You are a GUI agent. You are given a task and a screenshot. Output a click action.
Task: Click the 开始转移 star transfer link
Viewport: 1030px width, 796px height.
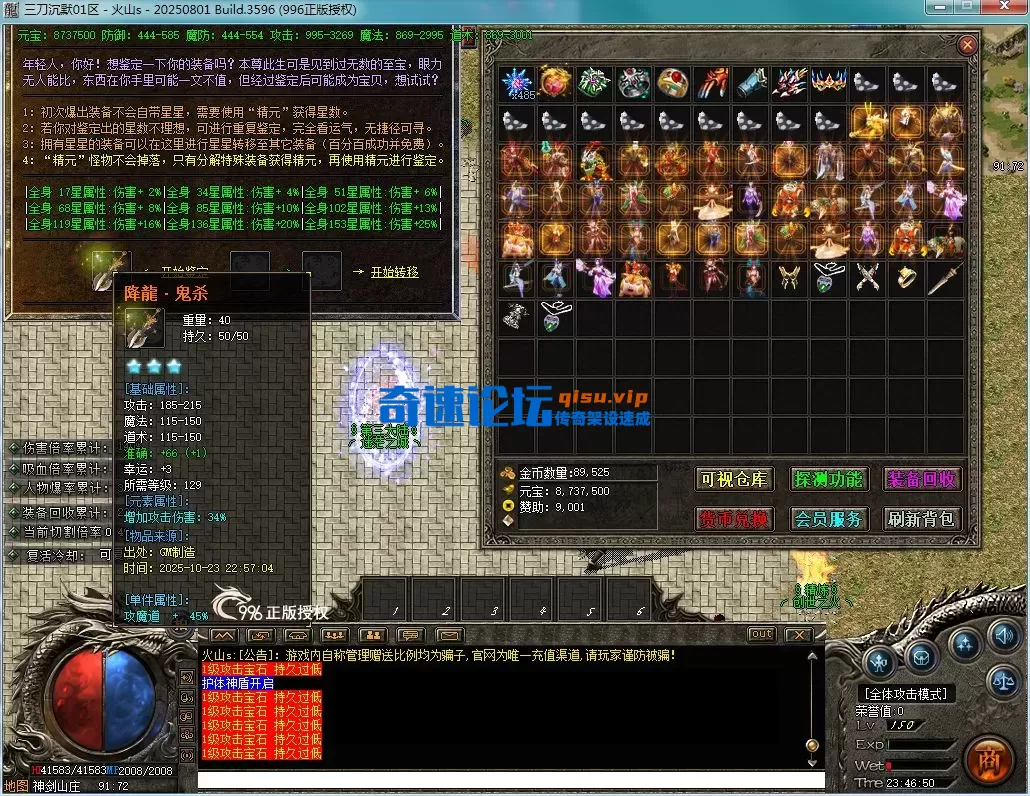[x=394, y=271]
